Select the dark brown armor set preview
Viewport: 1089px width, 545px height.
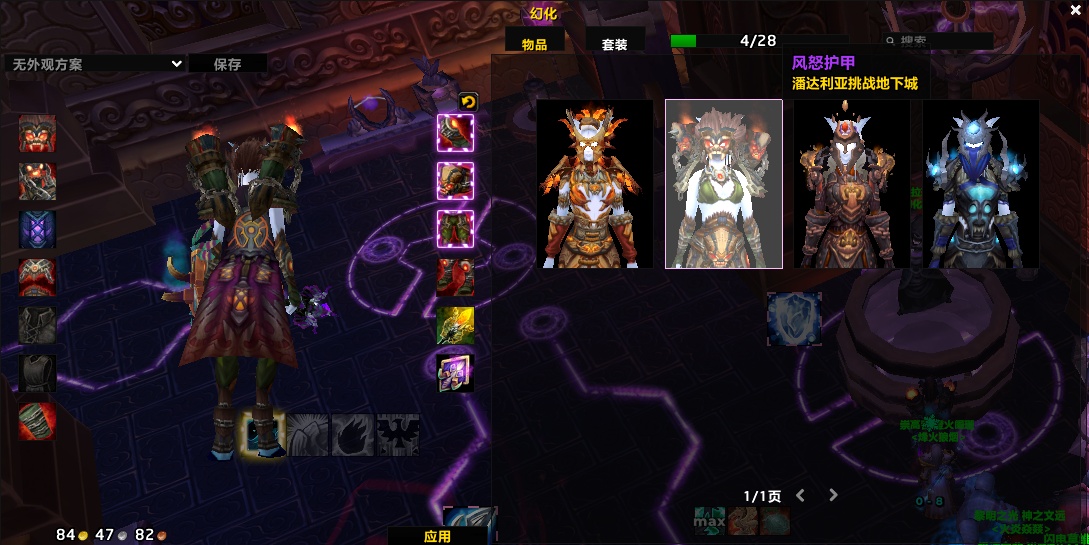[852, 184]
